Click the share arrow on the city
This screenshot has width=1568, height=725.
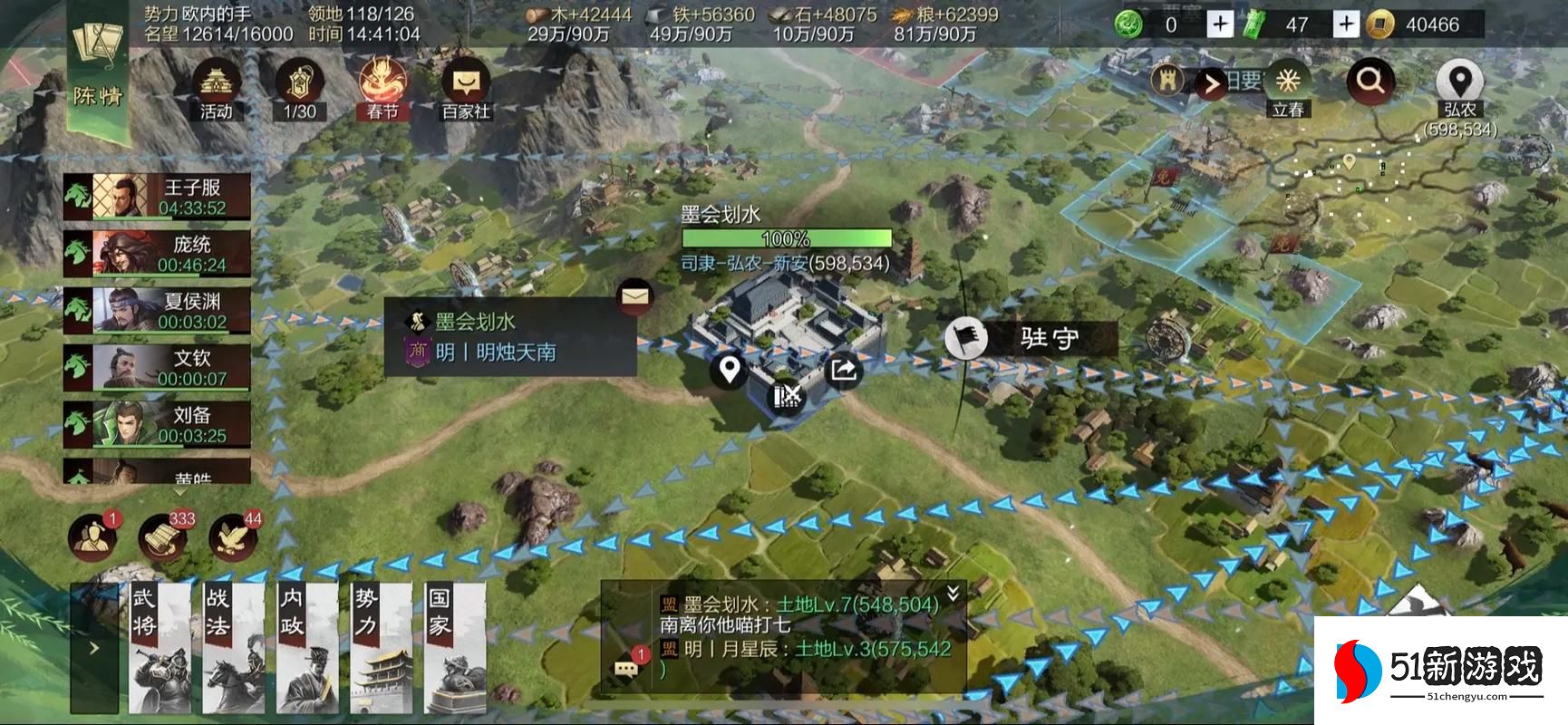[x=843, y=370]
